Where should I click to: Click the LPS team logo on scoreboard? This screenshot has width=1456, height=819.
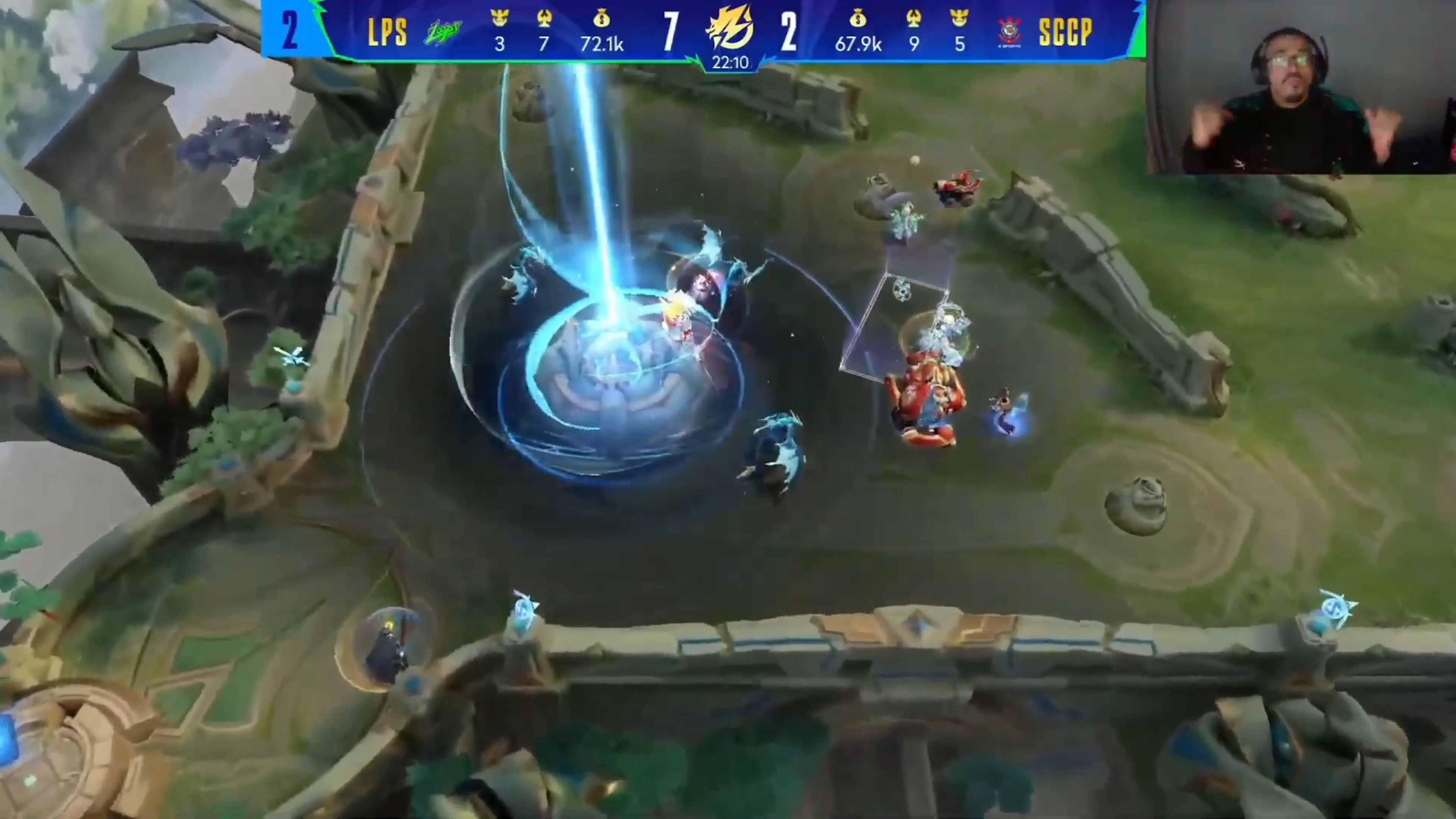(442, 32)
